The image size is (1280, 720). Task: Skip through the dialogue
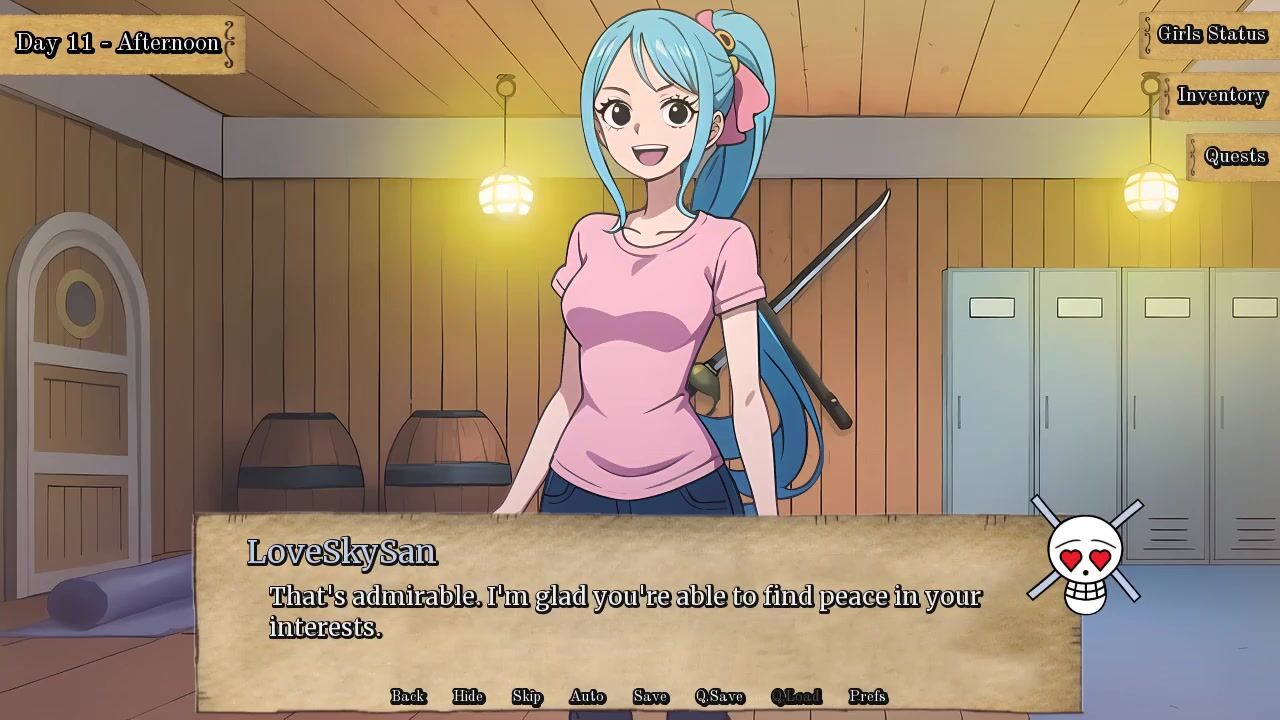[527, 696]
